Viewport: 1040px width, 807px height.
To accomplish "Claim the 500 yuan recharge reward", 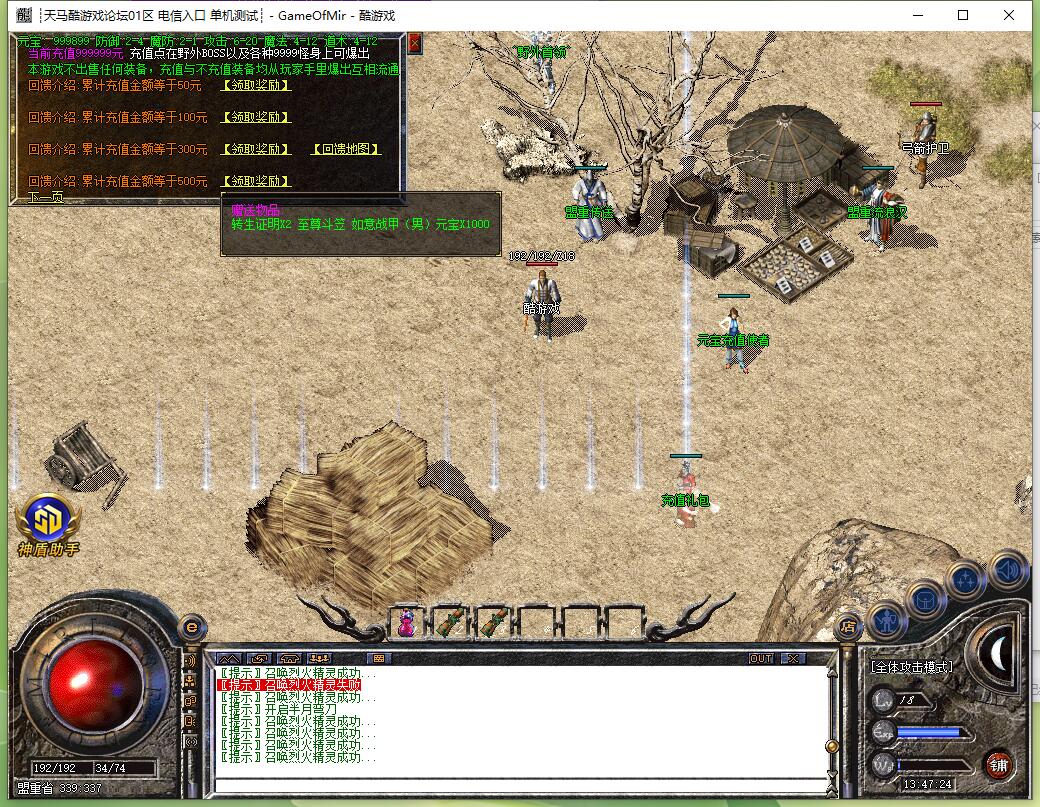I will pos(255,181).
